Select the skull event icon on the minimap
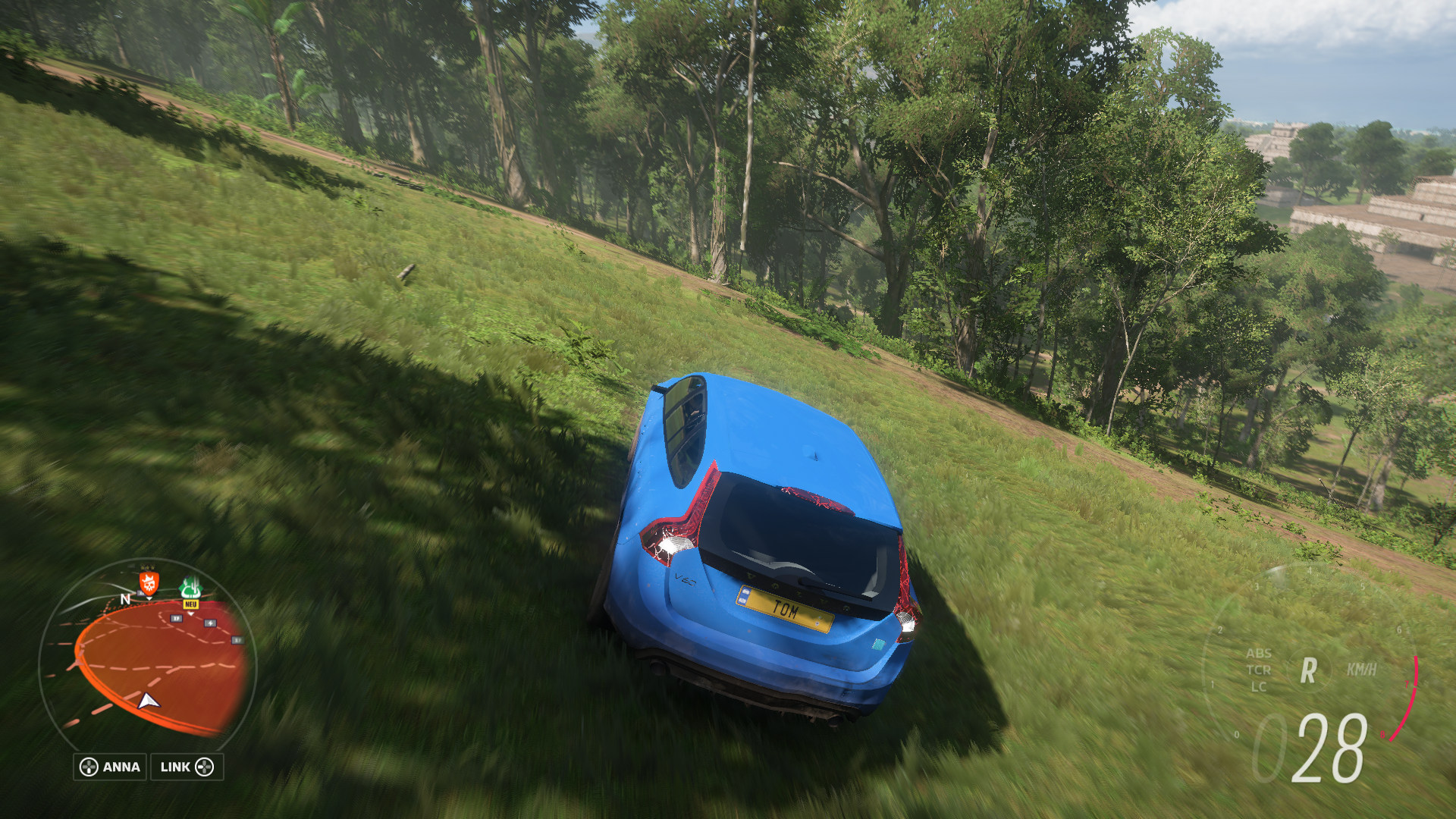This screenshot has height=819, width=1456. [x=148, y=585]
